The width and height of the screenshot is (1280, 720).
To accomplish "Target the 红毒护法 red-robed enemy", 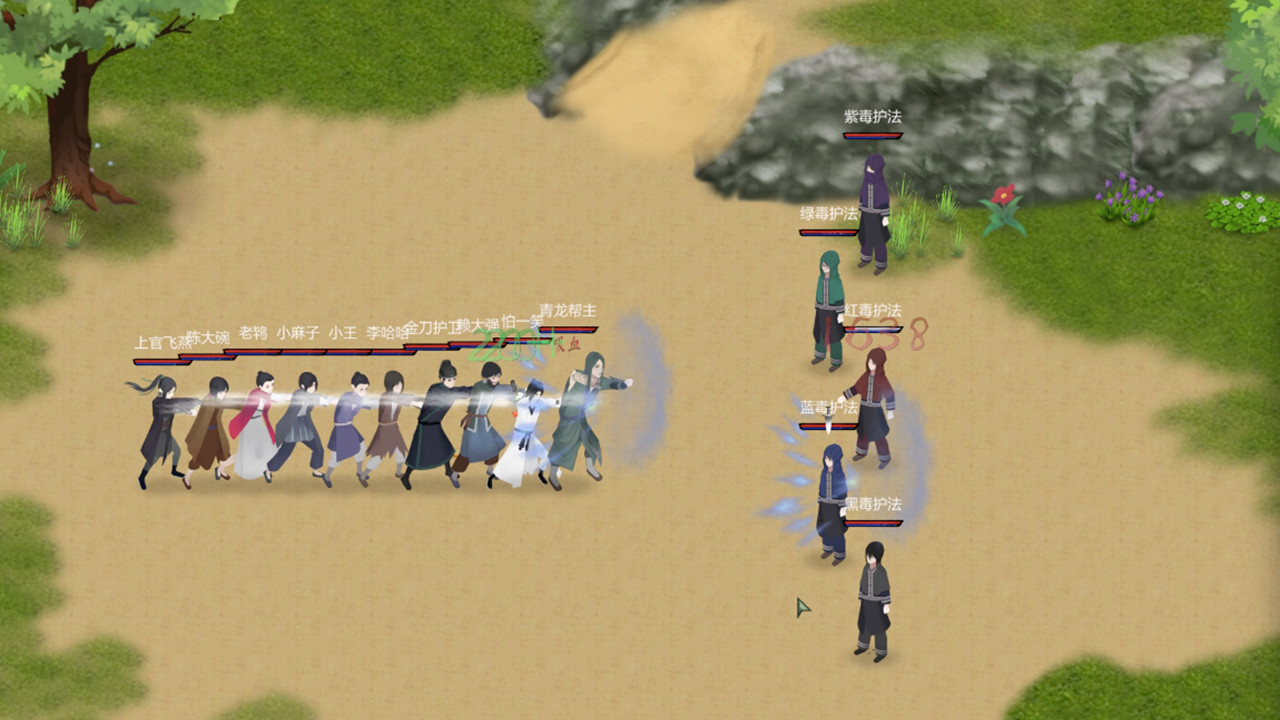I will pyautogui.click(x=874, y=410).
